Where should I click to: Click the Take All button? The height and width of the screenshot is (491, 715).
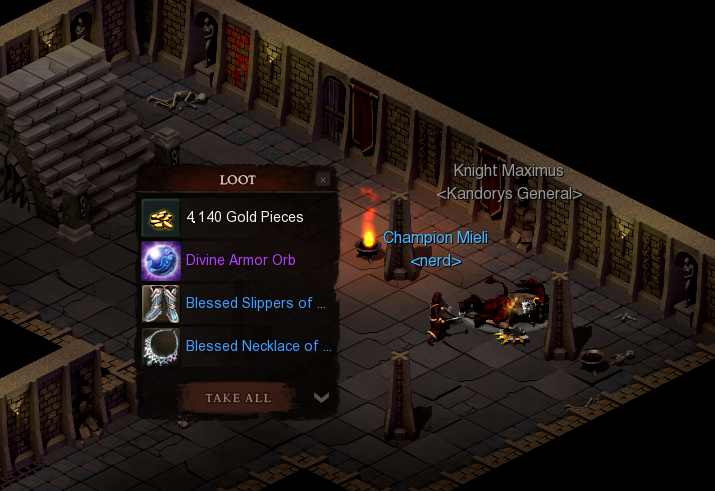238,397
